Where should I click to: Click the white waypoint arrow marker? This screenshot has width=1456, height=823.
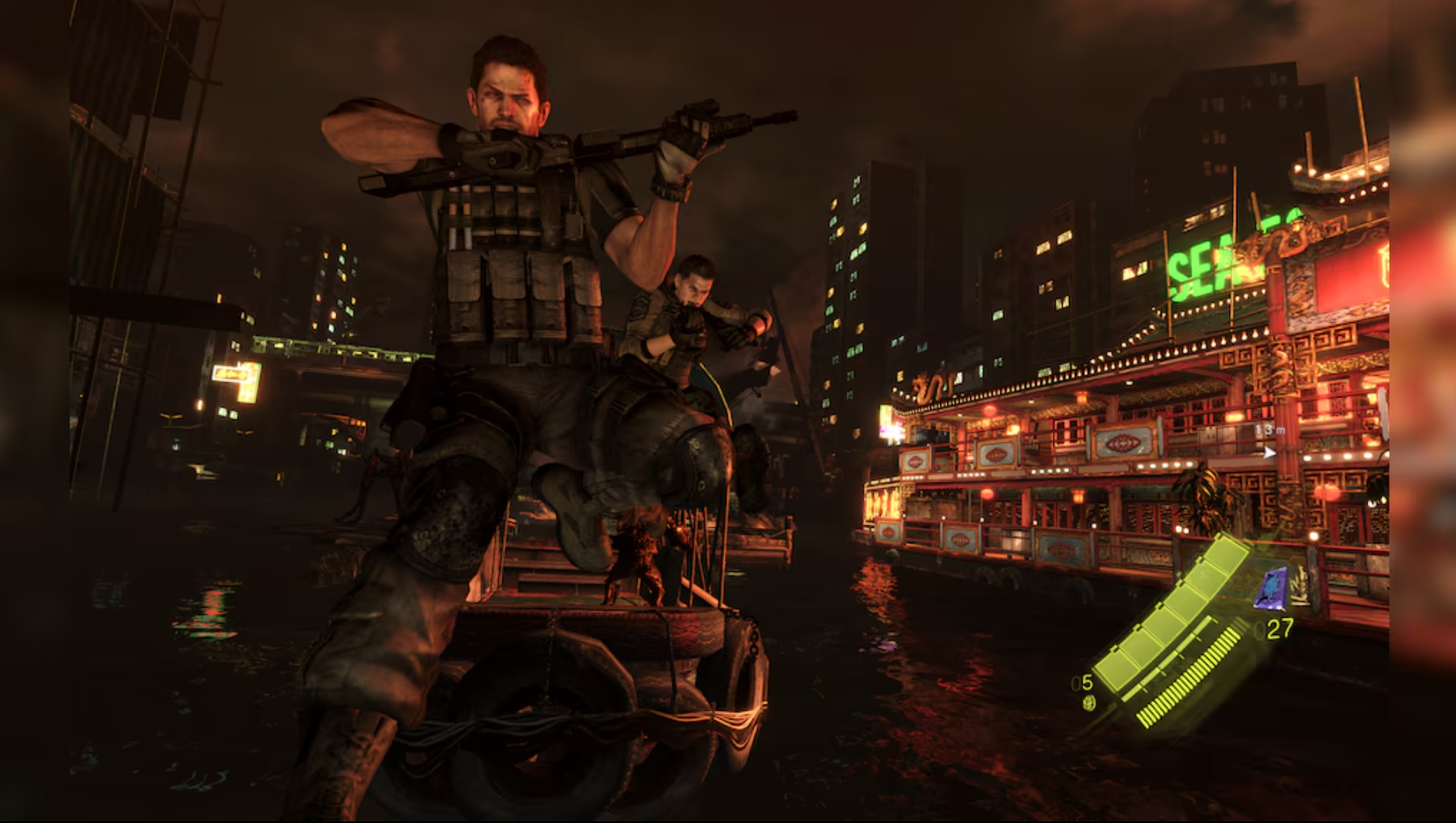(1271, 453)
